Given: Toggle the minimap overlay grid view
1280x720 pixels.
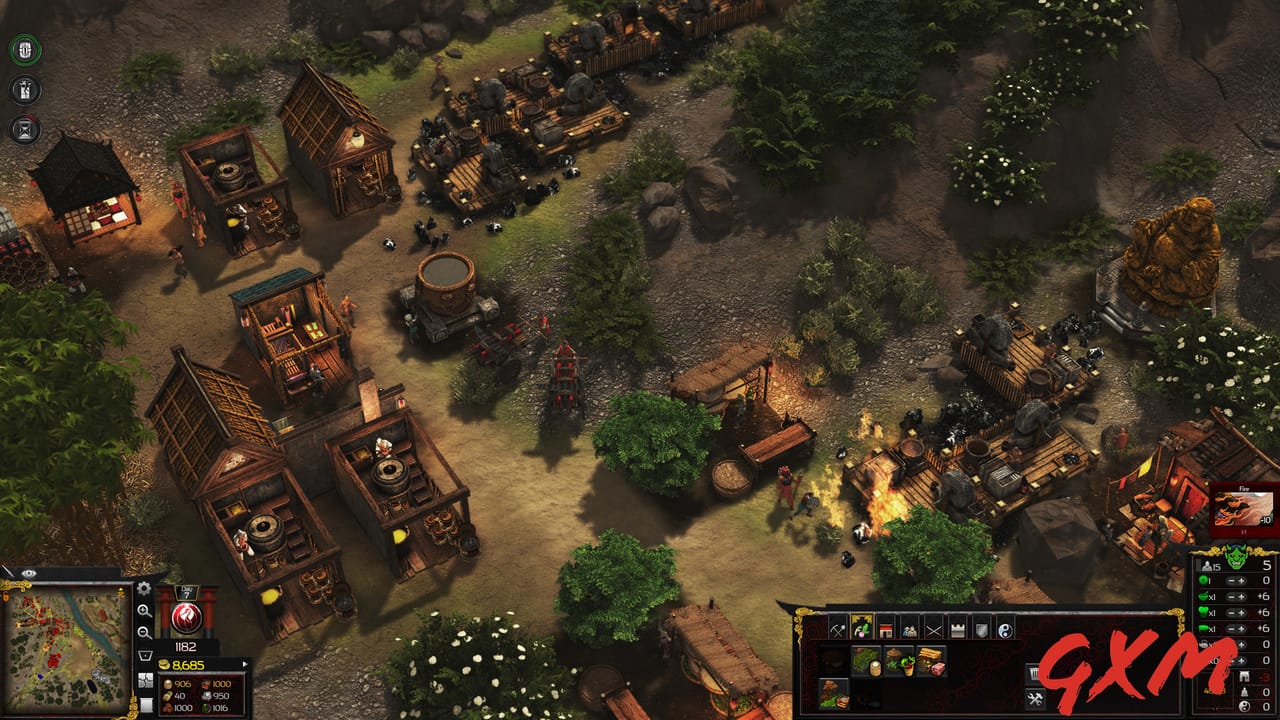Looking at the screenshot, I should 146,681.
